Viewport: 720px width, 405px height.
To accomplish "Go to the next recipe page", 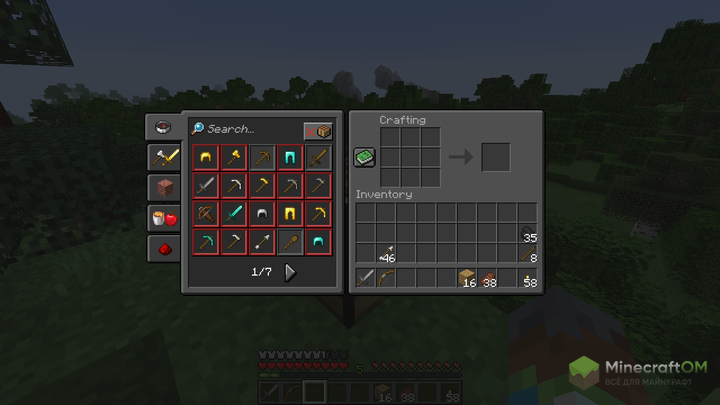I will point(290,272).
